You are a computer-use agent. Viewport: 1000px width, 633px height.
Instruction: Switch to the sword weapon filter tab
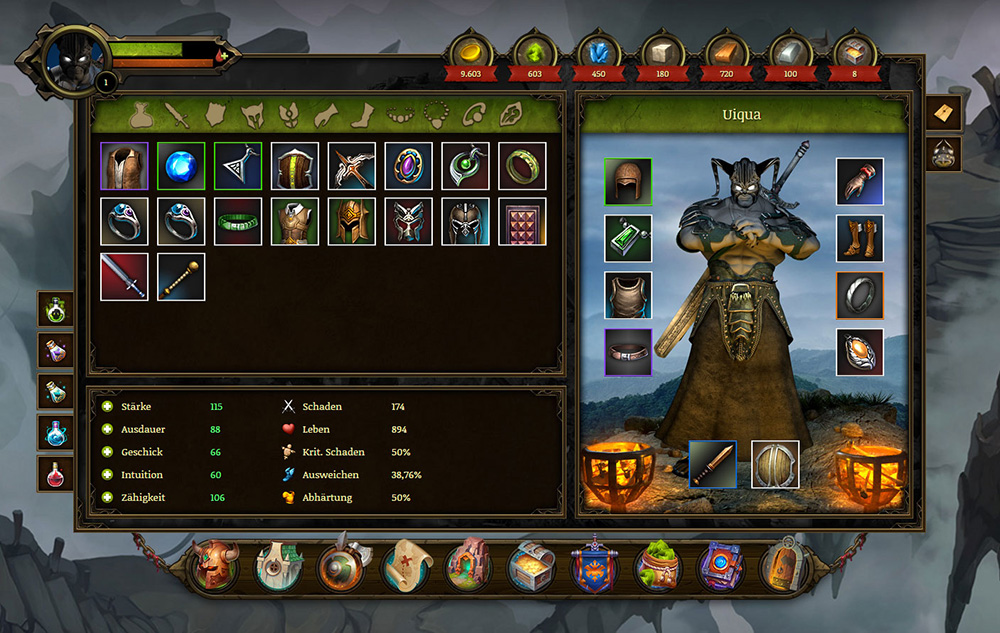click(x=179, y=116)
